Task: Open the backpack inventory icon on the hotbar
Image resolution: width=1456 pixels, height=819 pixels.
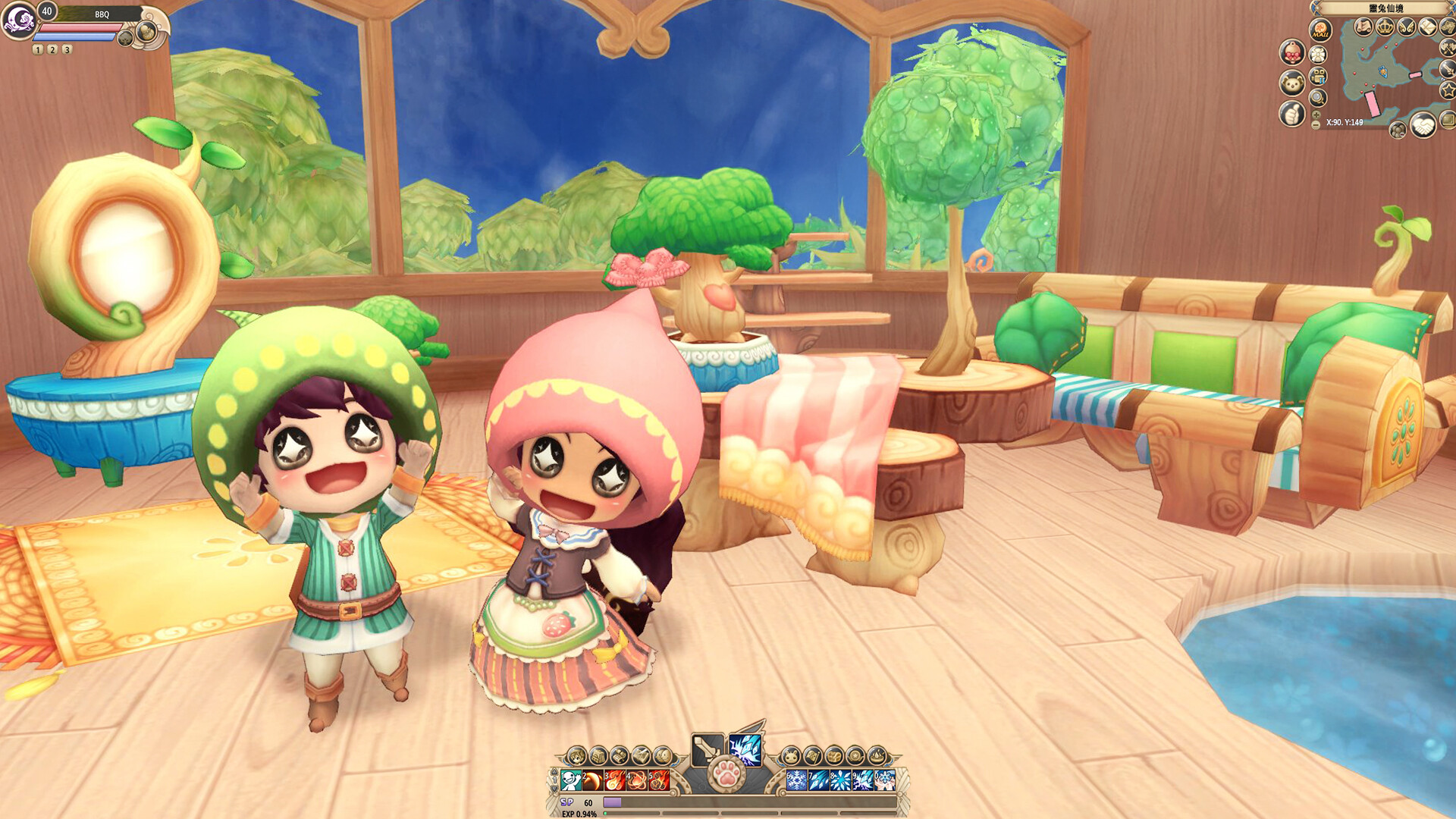Action: coord(598,756)
